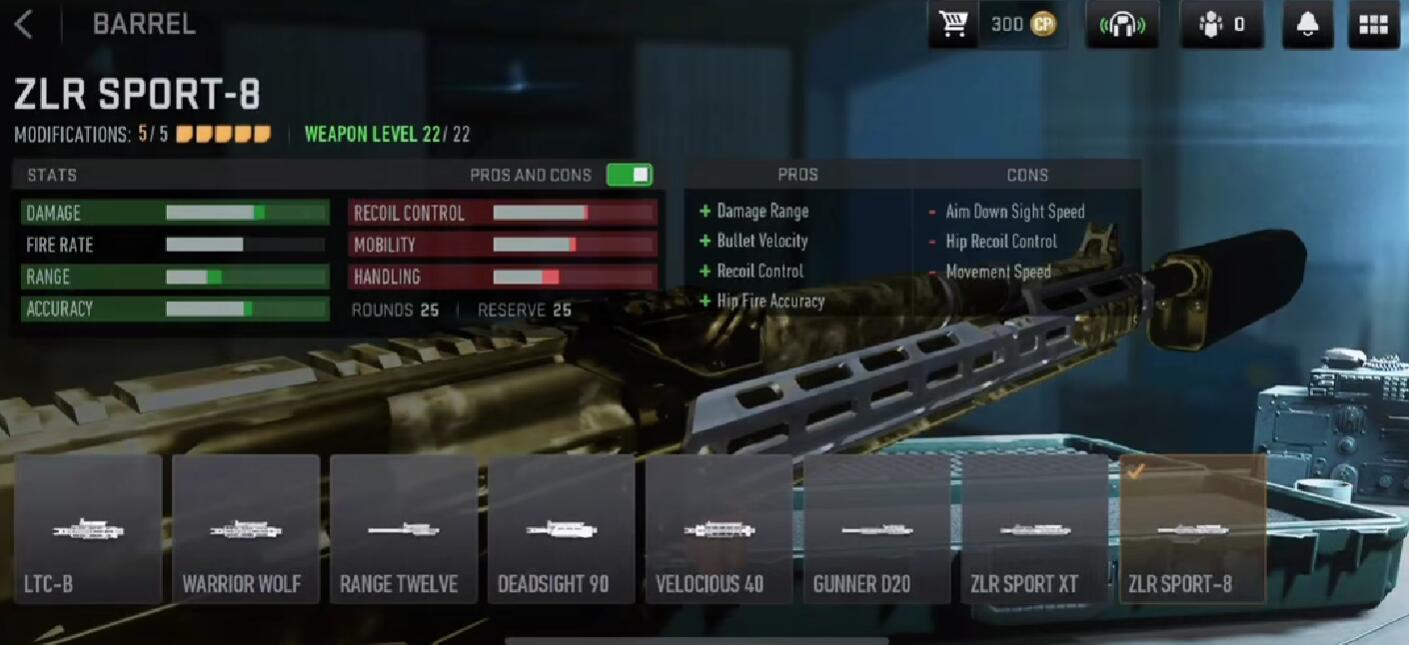Open the headset voice chat settings
This screenshot has height=645, width=1409.
click(x=1122, y=25)
